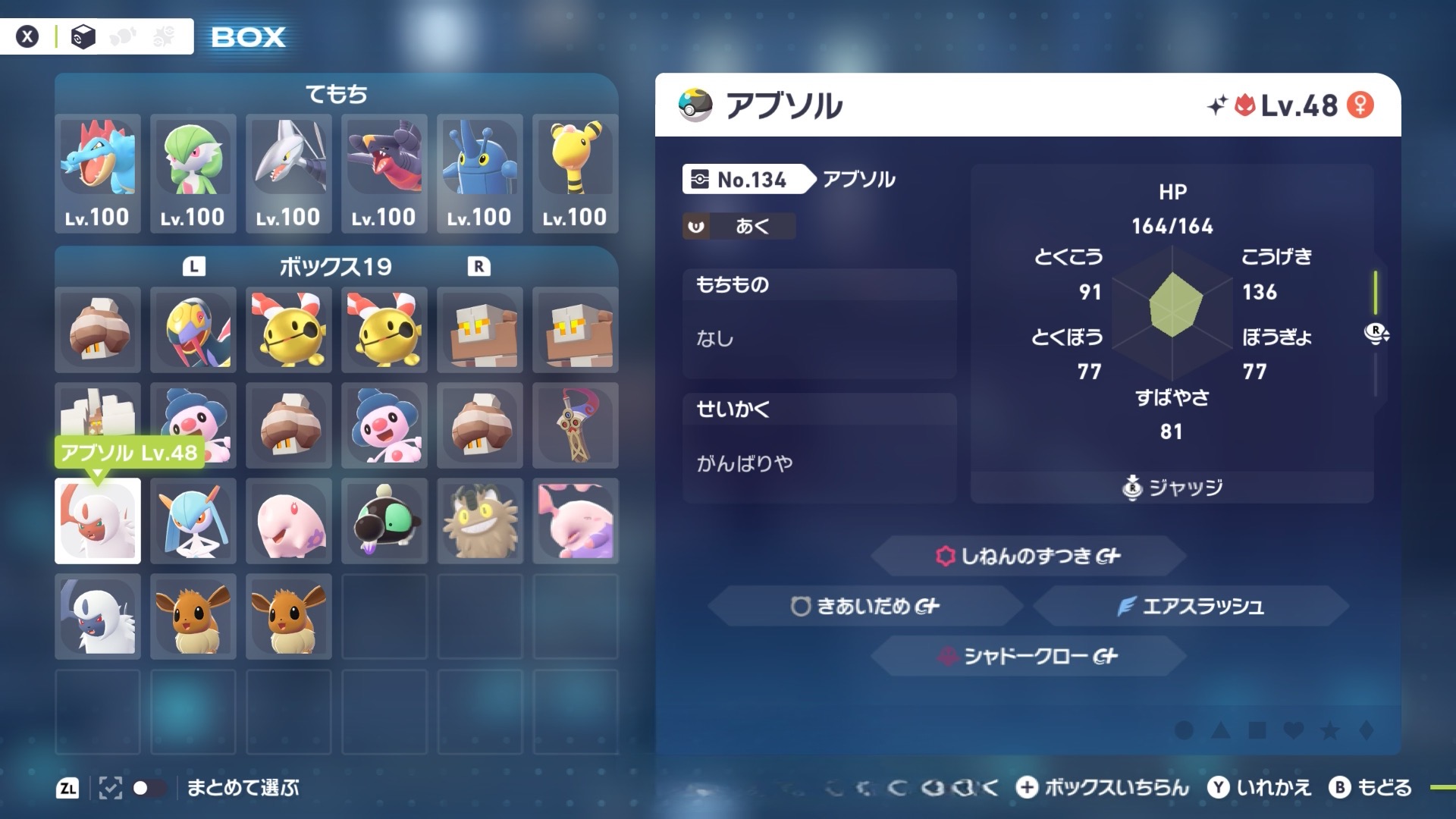
Task: Pick the Kirlia box slot
Action: coord(193,521)
